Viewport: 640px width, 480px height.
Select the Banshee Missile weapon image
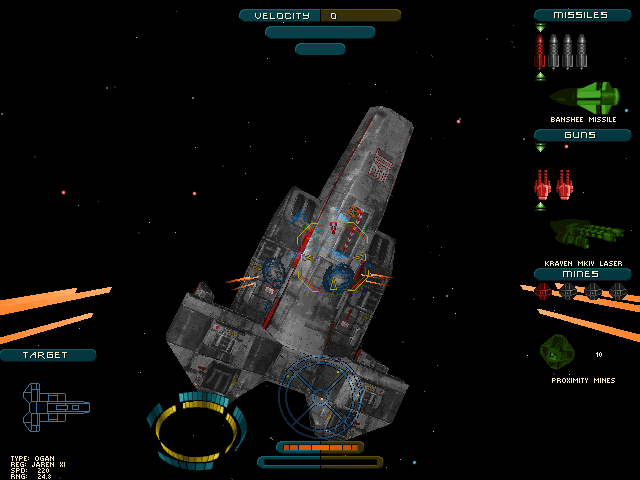pyautogui.click(x=585, y=97)
